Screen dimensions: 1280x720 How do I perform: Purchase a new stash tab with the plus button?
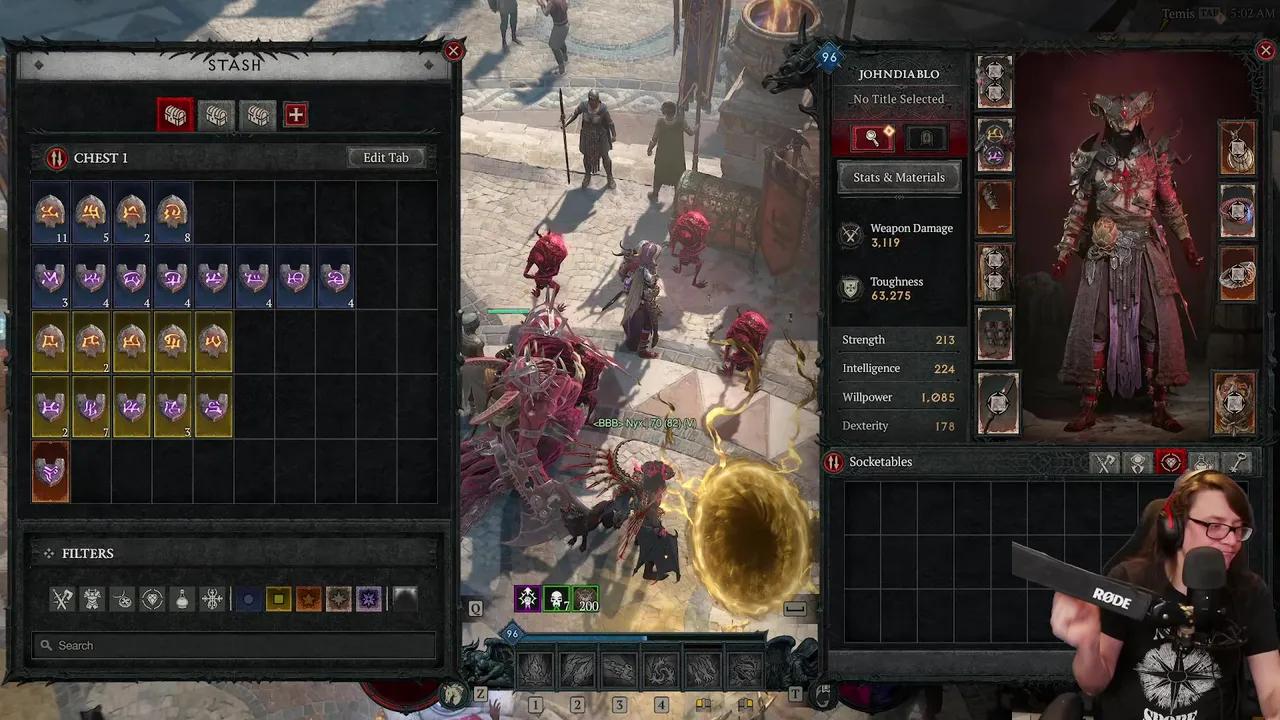(x=295, y=115)
